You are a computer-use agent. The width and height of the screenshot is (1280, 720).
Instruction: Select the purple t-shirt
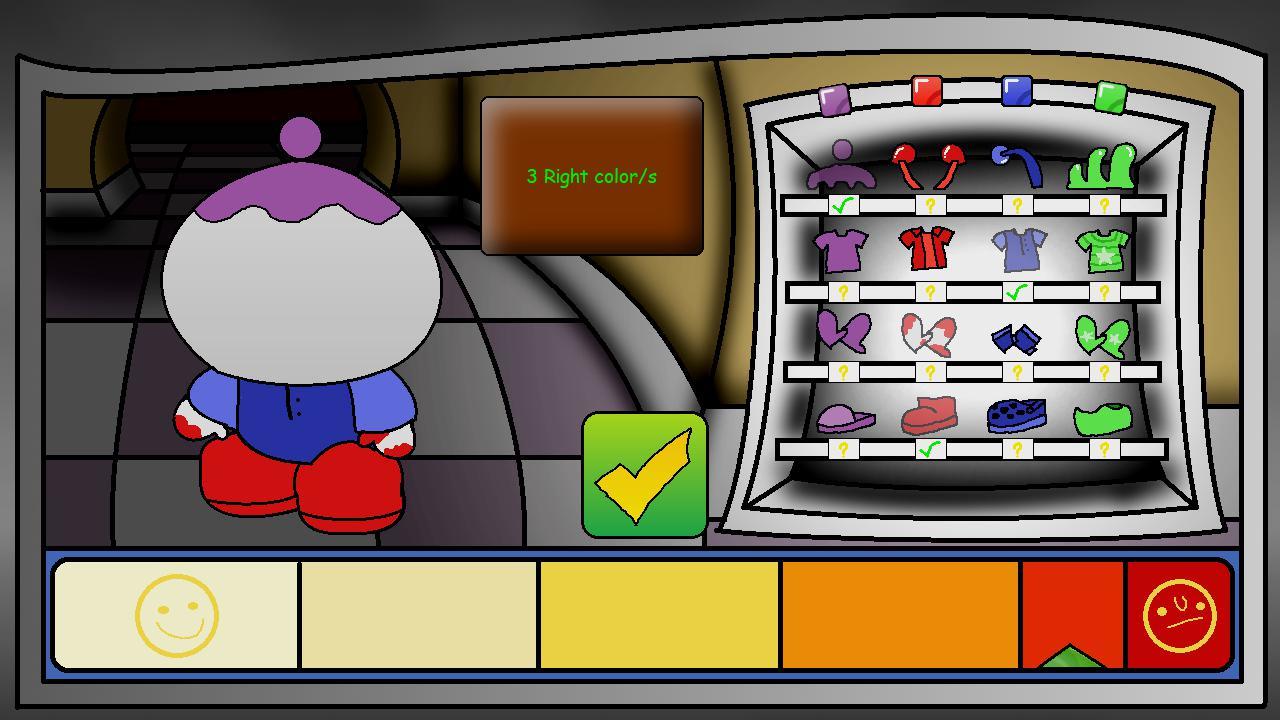843,248
